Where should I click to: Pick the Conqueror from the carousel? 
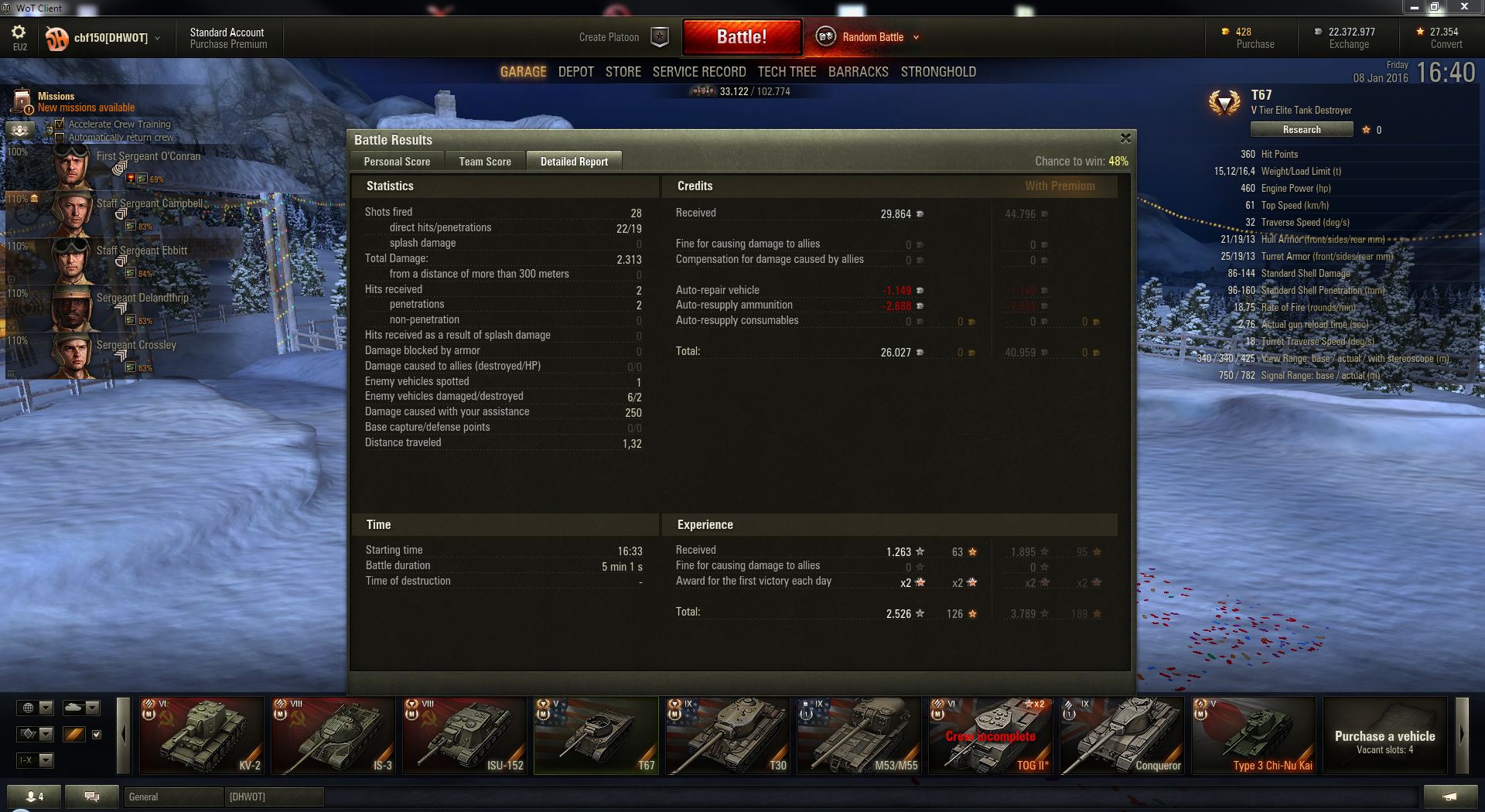coord(1121,735)
